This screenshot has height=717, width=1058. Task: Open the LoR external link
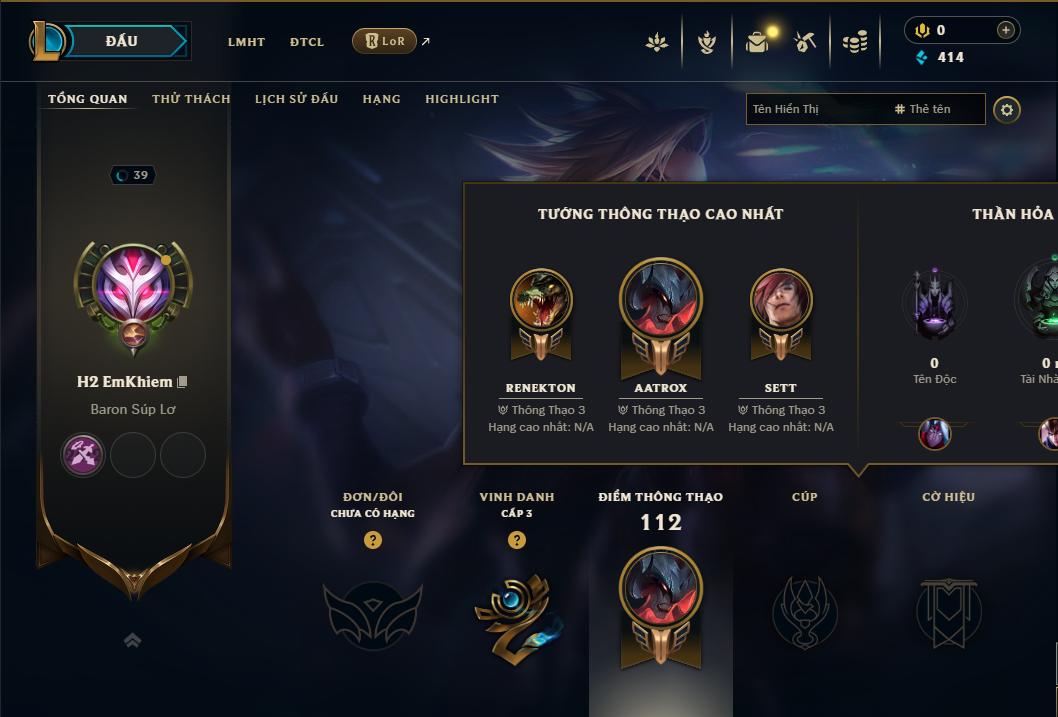point(385,41)
